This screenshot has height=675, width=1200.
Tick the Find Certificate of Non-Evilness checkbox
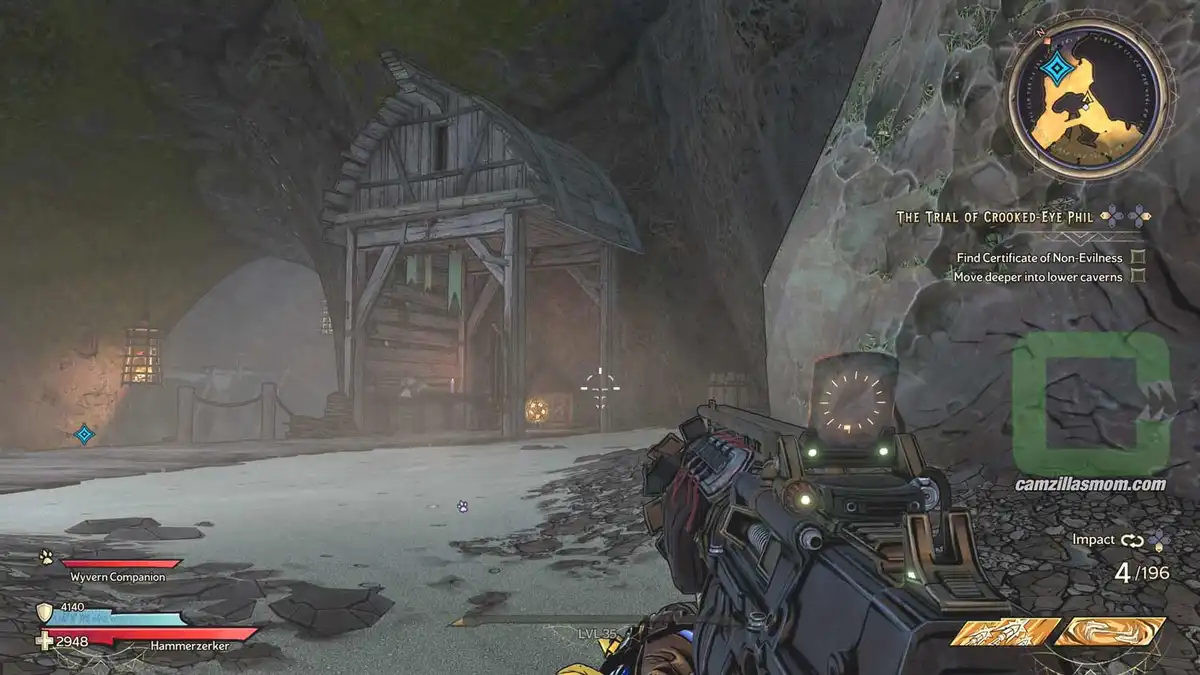click(x=1137, y=257)
